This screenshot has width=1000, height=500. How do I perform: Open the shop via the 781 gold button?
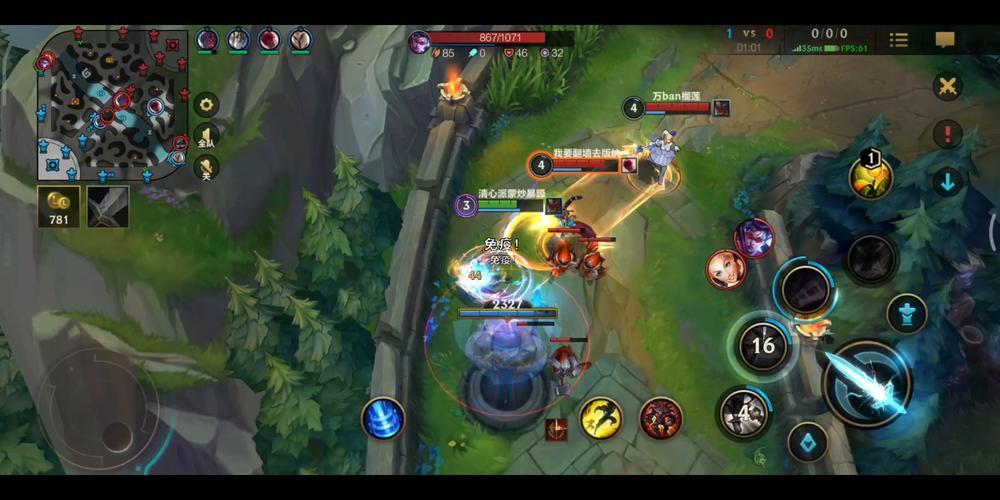59,204
